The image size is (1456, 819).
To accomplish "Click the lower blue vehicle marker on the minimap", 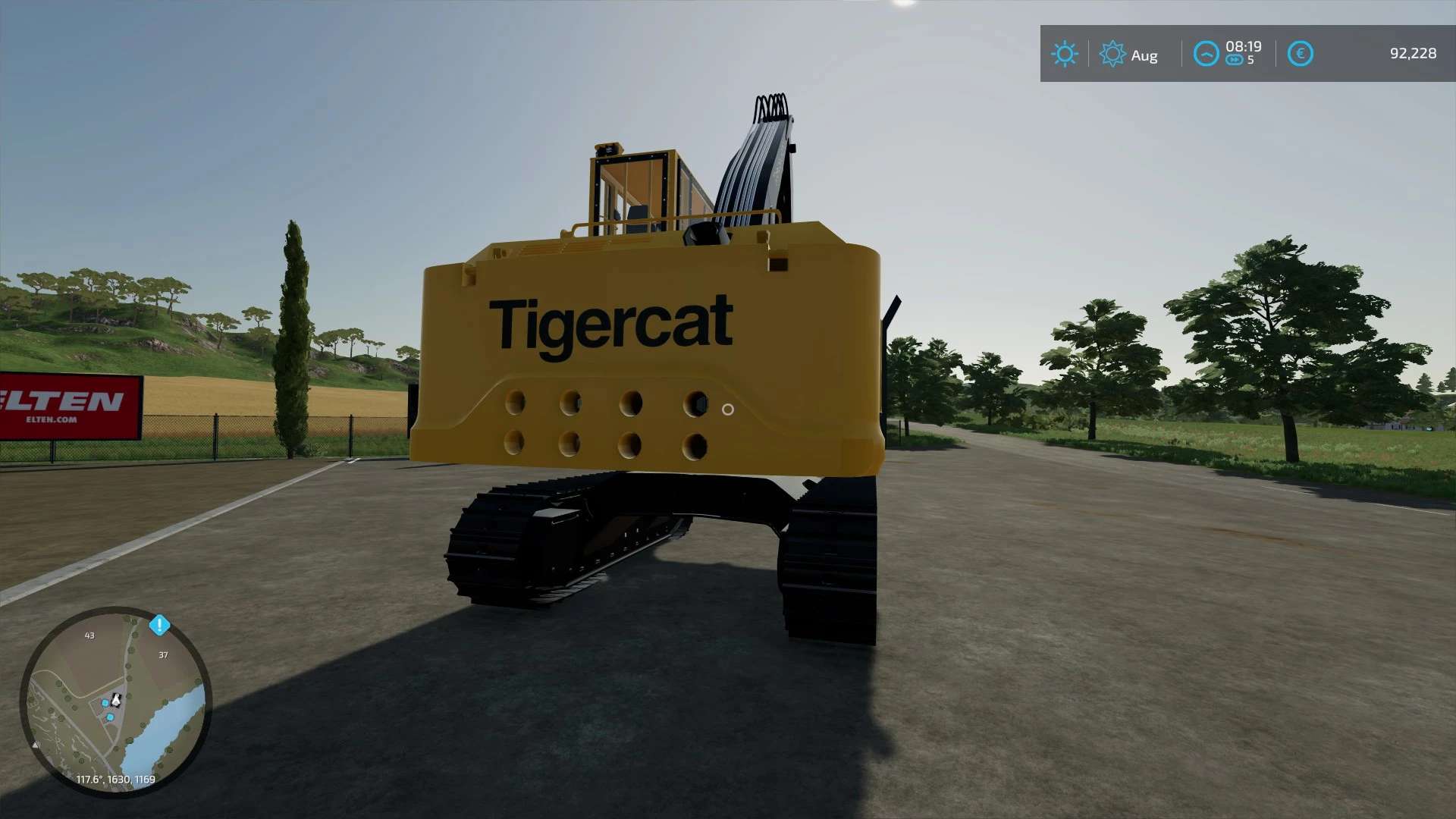I will pyautogui.click(x=111, y=717).
